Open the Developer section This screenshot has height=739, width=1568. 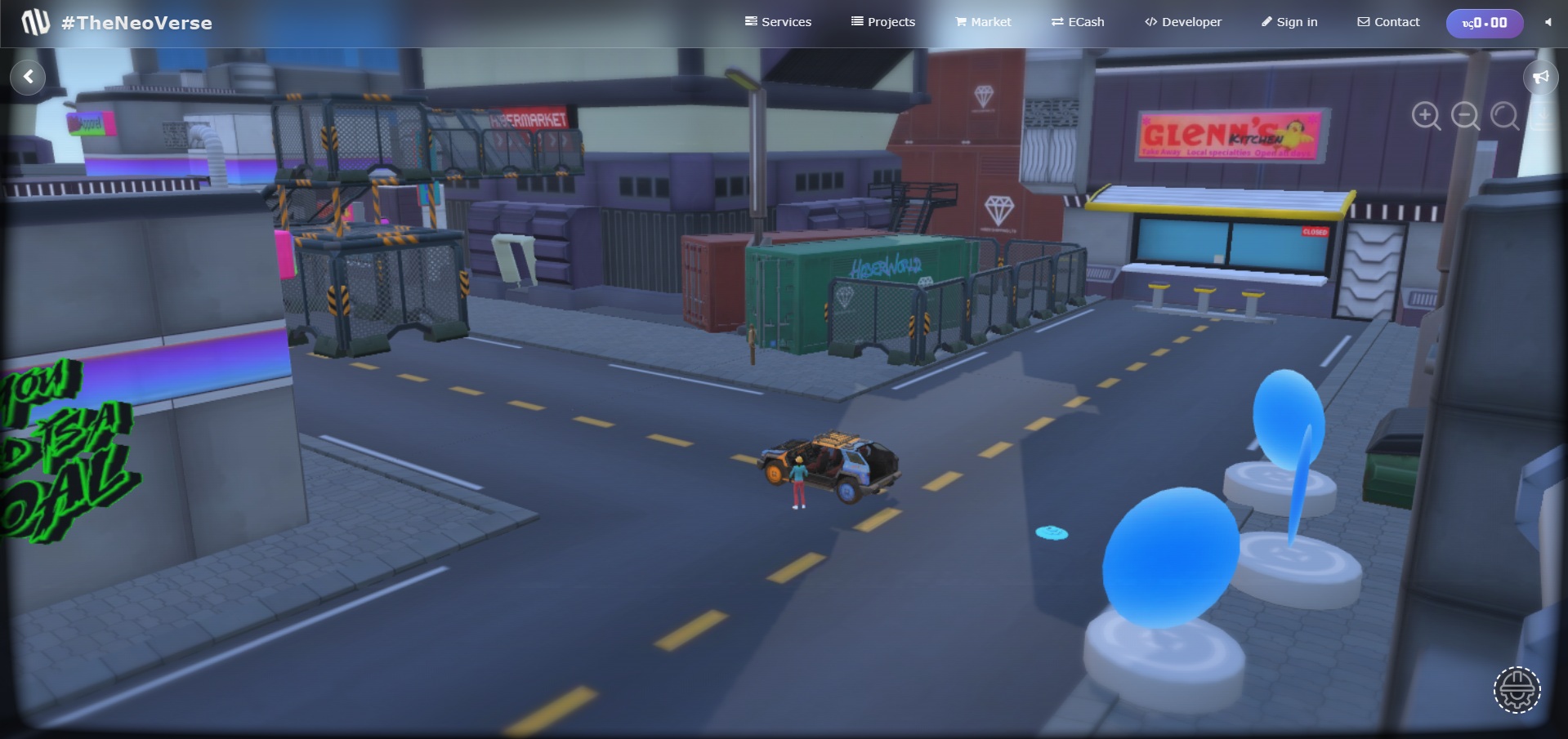(x=1182, y=22)
